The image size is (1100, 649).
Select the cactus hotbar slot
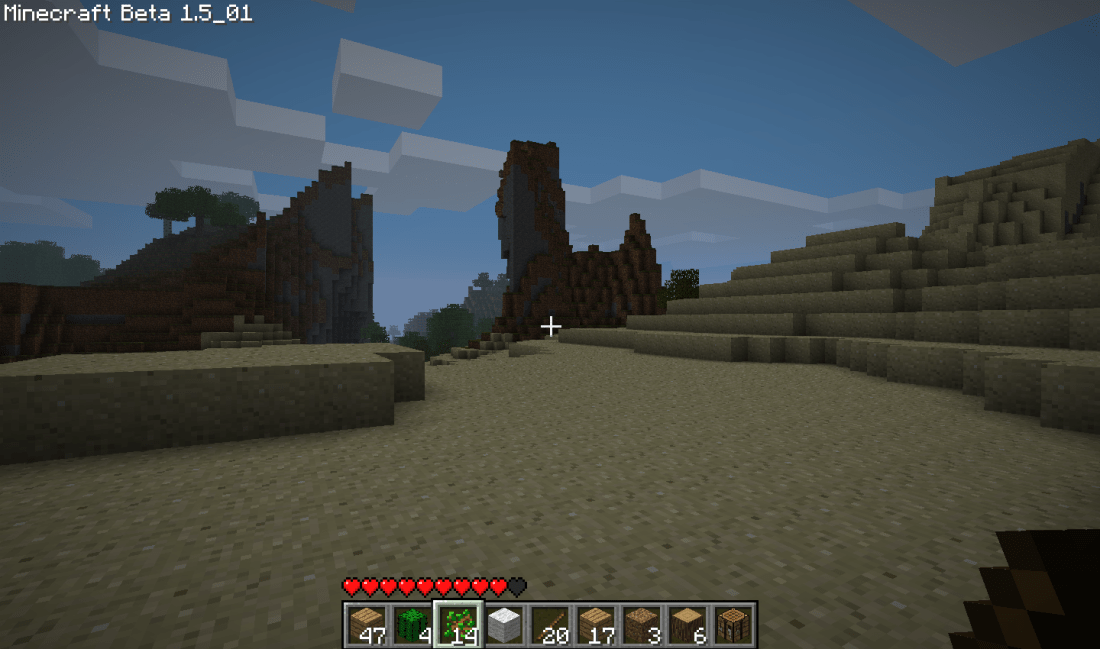[x=412, y=624]
